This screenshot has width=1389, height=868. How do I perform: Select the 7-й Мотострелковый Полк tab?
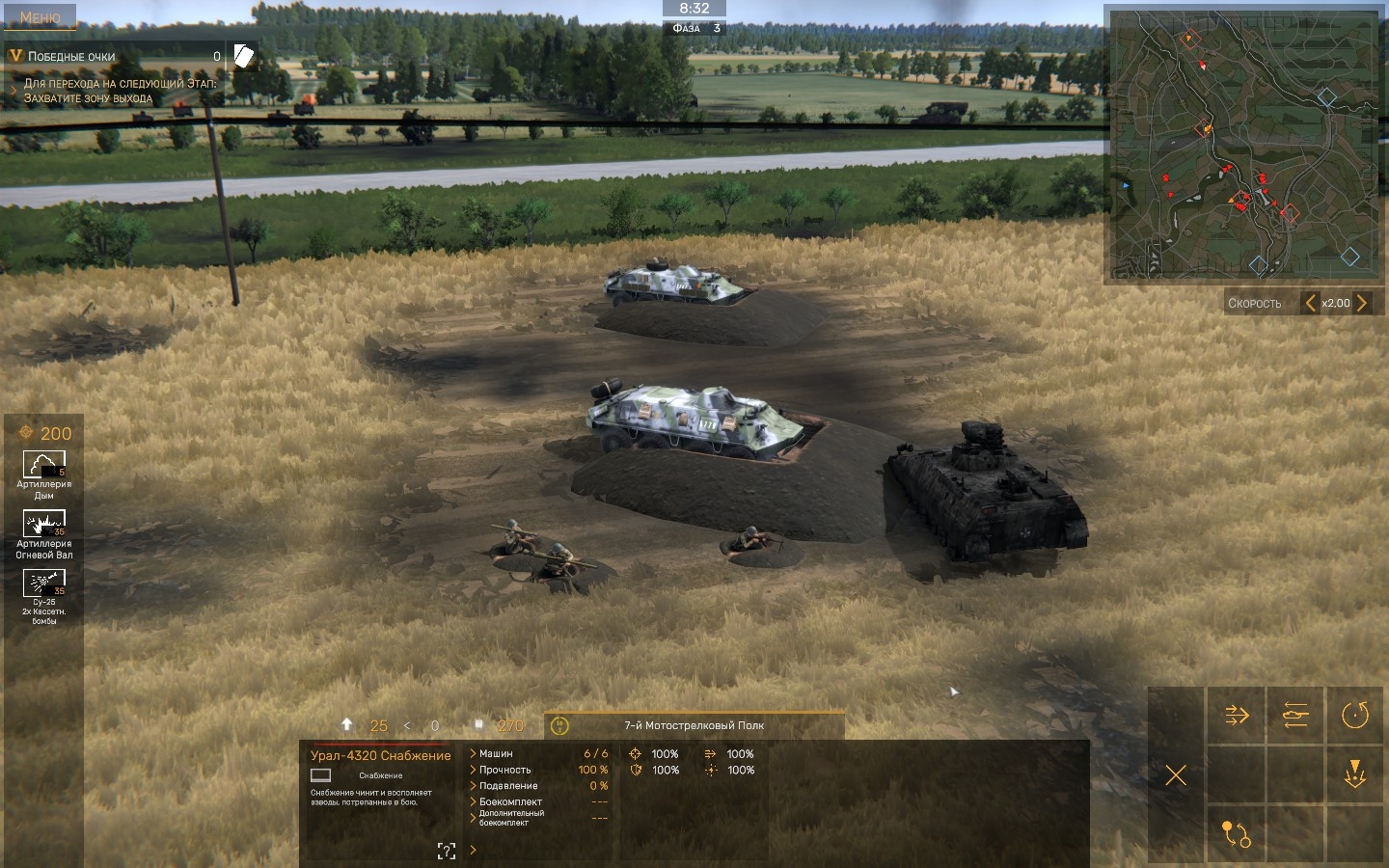694,725
